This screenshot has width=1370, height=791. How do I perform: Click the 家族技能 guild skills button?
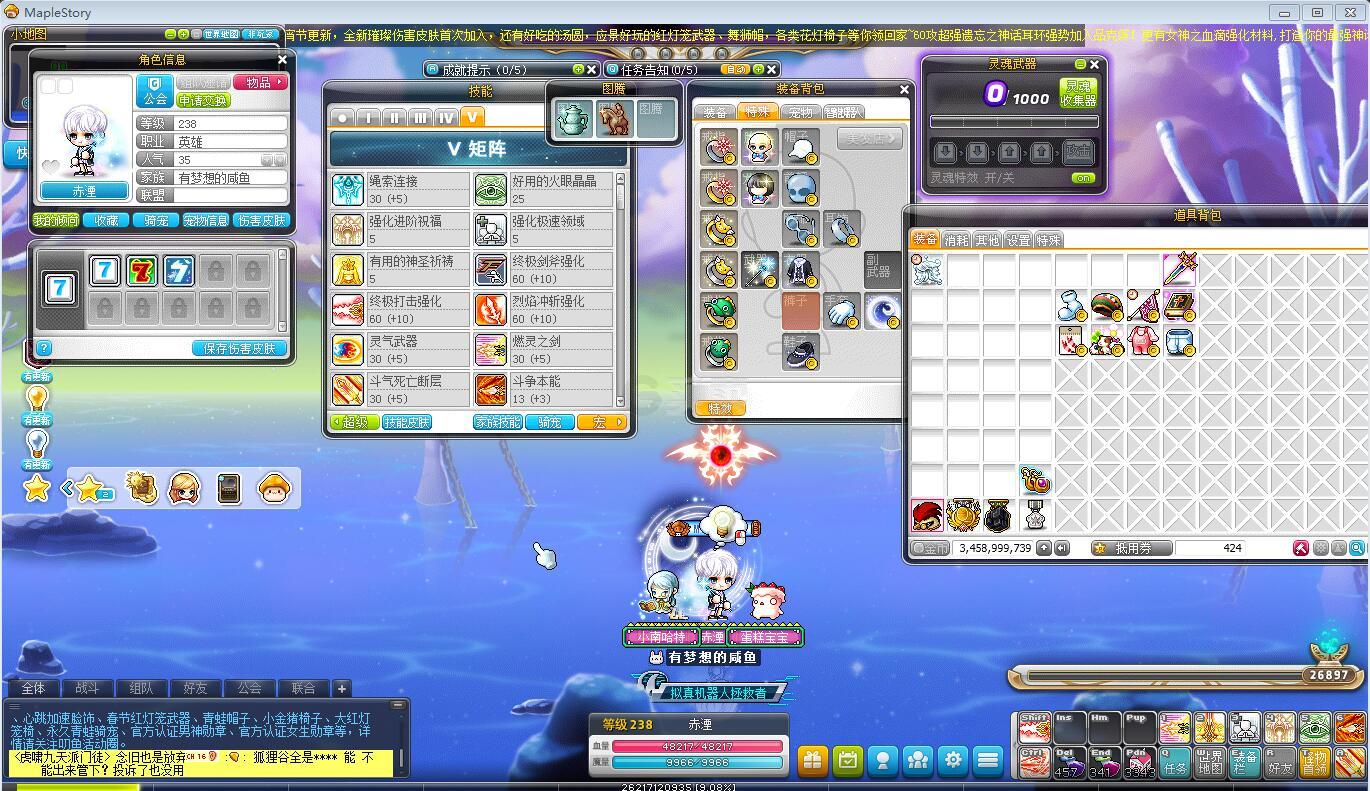click(498, 422)
